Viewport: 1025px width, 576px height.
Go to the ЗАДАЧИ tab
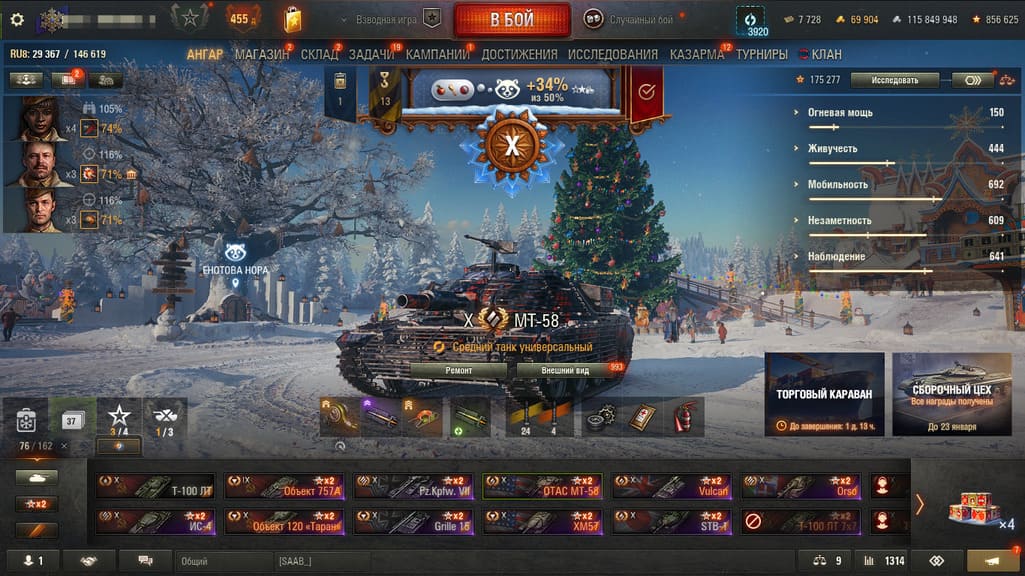click(x=372, y=54)
